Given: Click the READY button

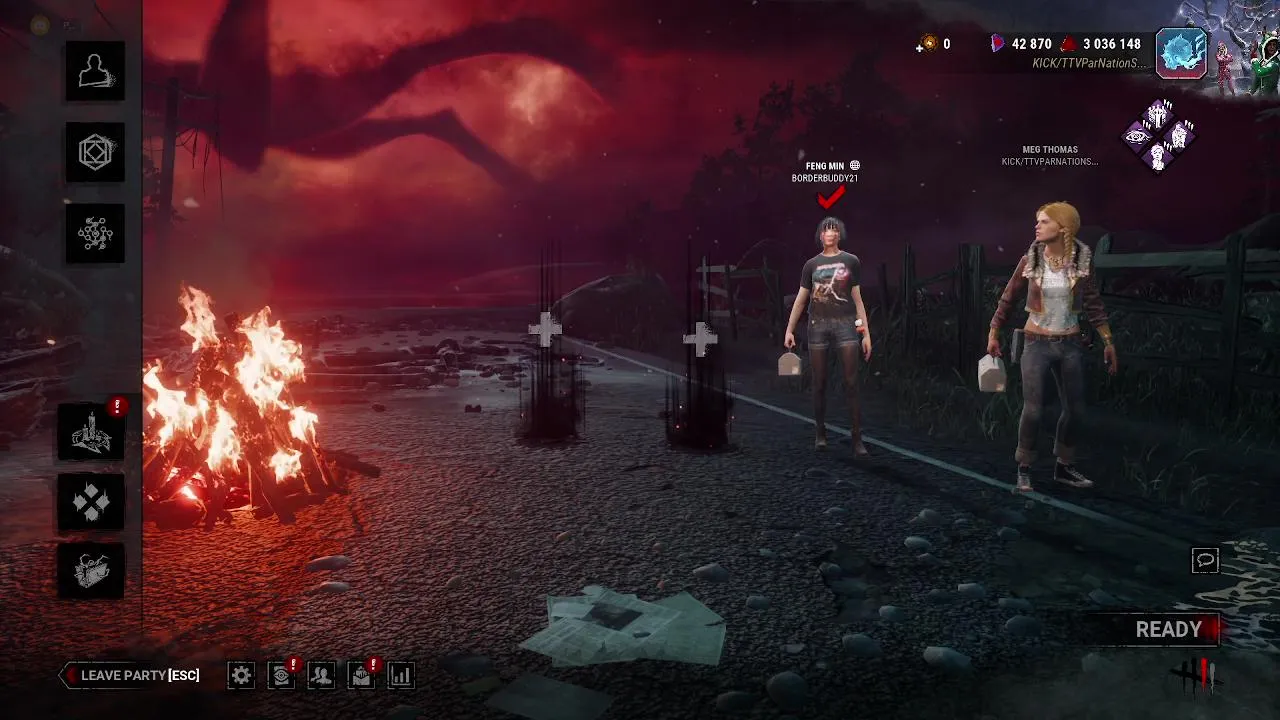Looking at the screenshot, I should click(1168, 630).
